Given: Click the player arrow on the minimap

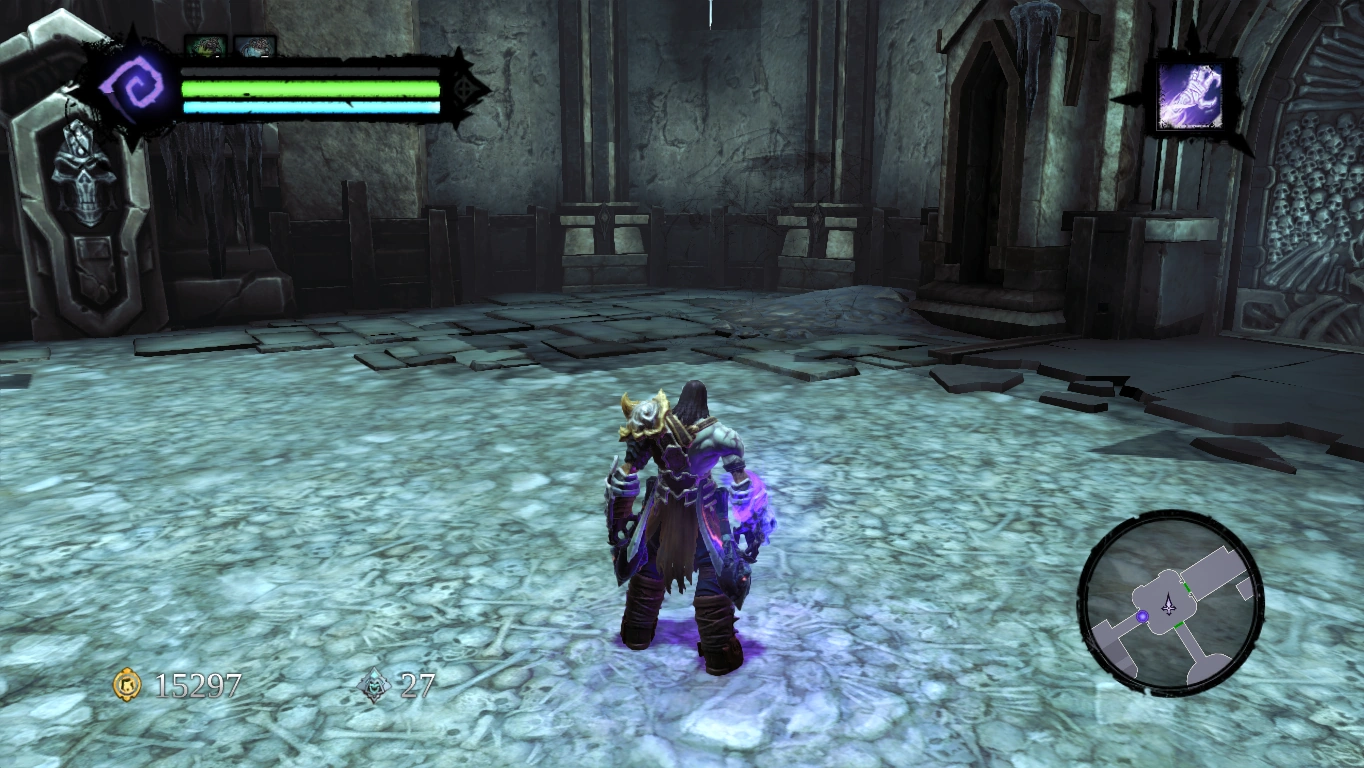Looking at the screenshot, I should 1168,603.
